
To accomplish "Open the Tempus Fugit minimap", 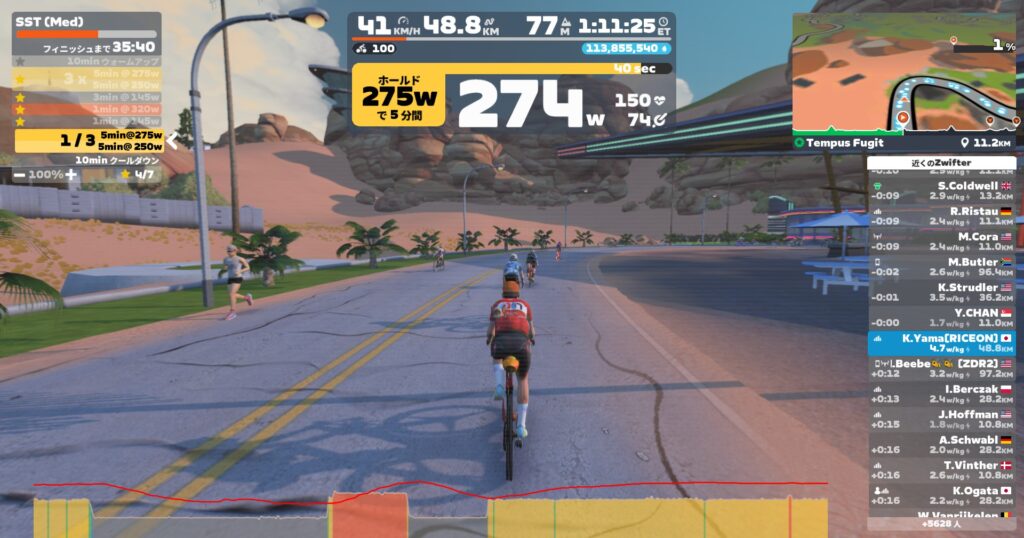I will point(903,75).
